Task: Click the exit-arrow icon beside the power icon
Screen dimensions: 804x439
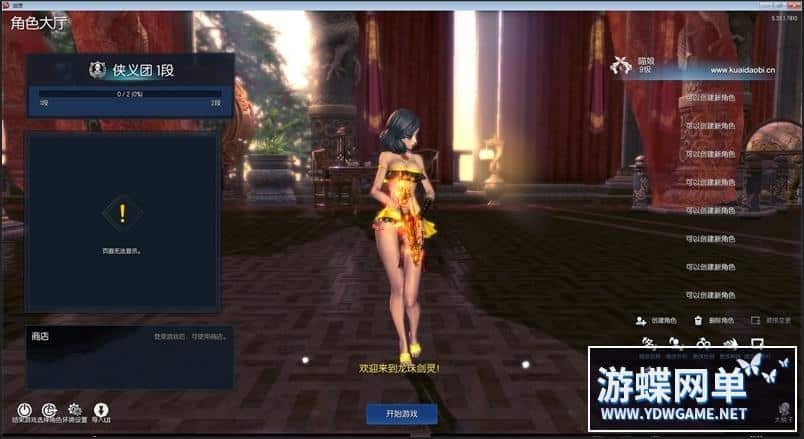Action: [x=48, y=410]
